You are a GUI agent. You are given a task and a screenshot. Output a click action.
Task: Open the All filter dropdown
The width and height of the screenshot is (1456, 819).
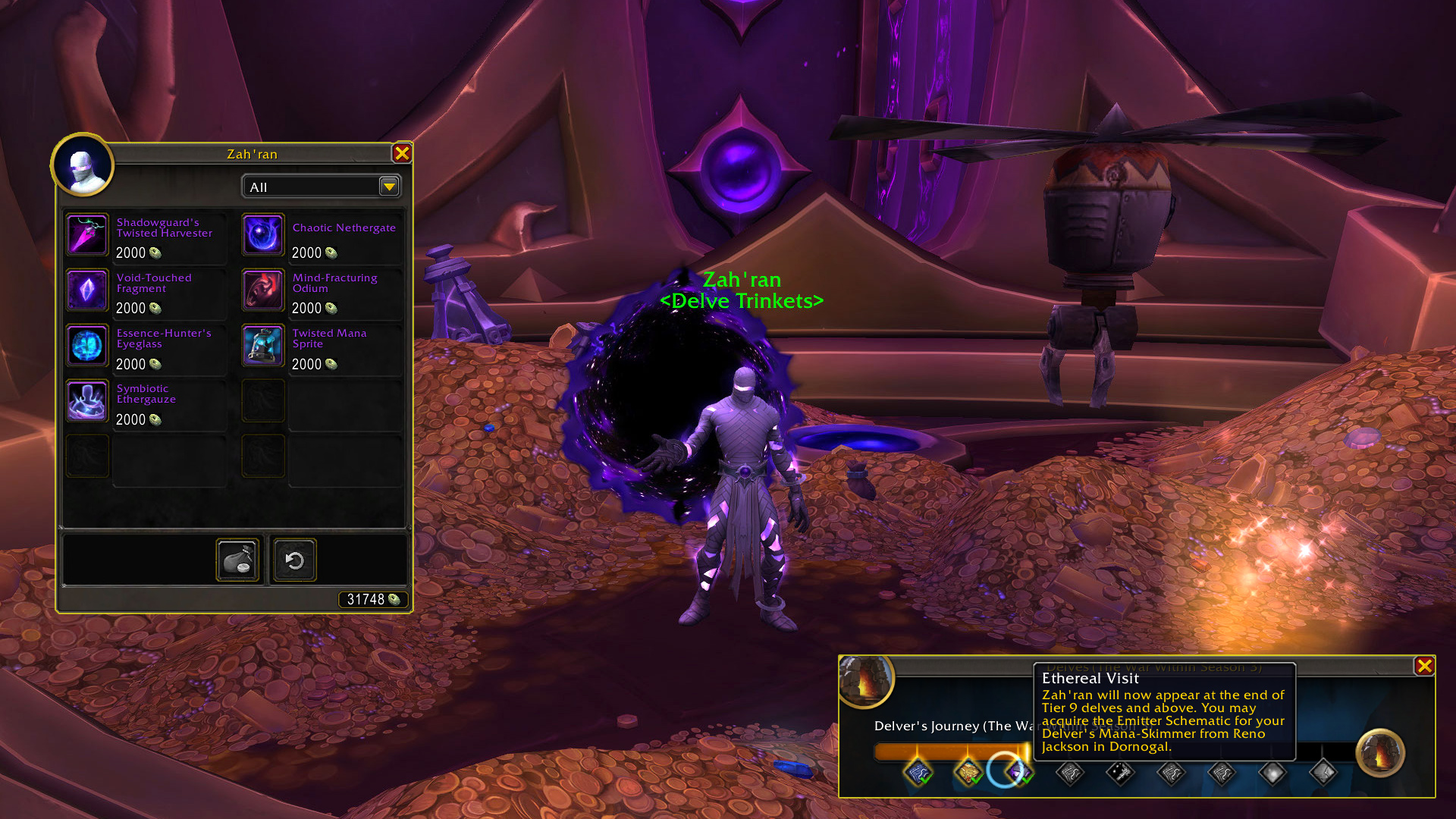388,187
